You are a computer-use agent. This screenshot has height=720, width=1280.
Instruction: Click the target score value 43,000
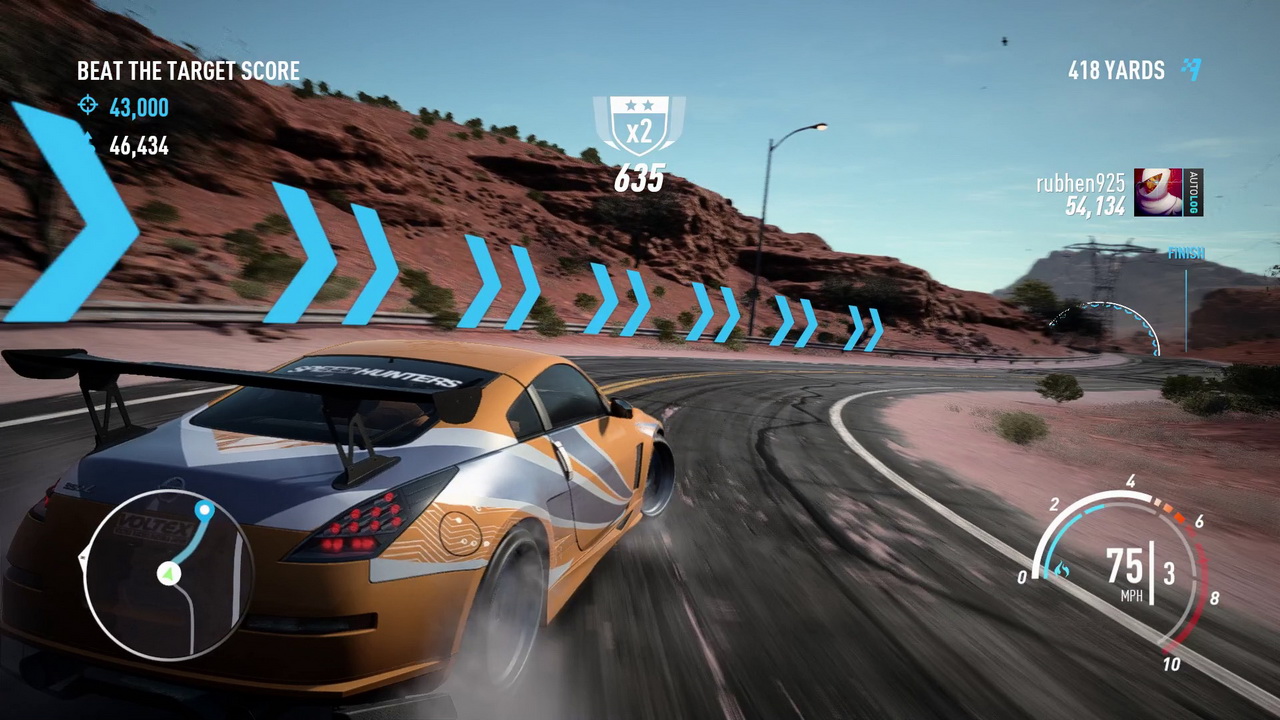pos(138,108)
